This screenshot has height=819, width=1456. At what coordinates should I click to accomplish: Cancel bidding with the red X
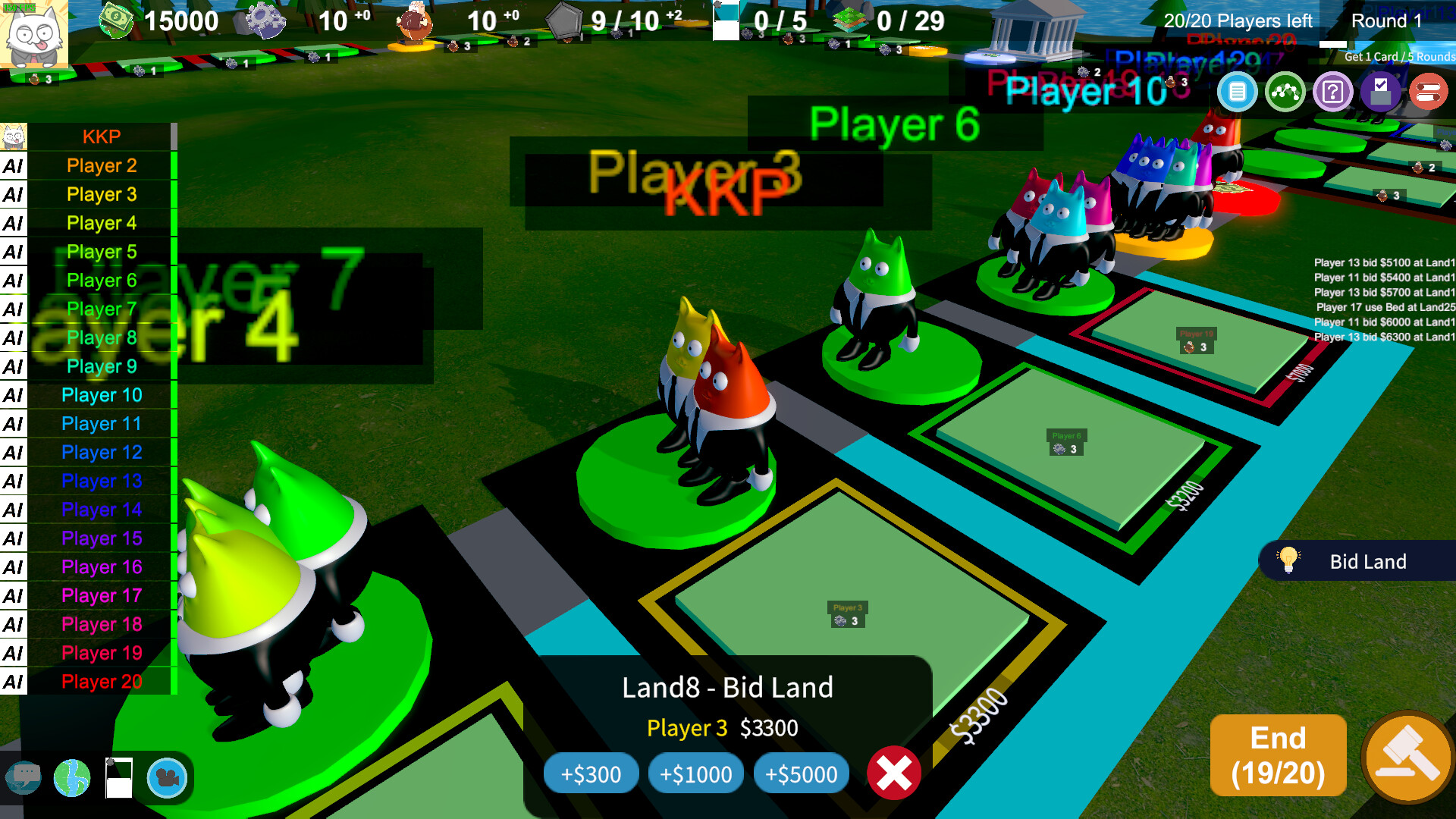(x=893, y=773)
